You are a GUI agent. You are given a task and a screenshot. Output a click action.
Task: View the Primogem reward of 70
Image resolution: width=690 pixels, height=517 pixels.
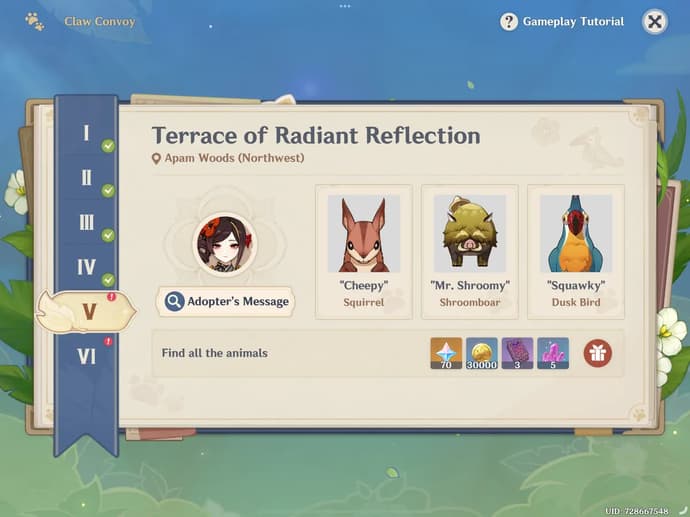pyautogui.click(x=446, y=353)
